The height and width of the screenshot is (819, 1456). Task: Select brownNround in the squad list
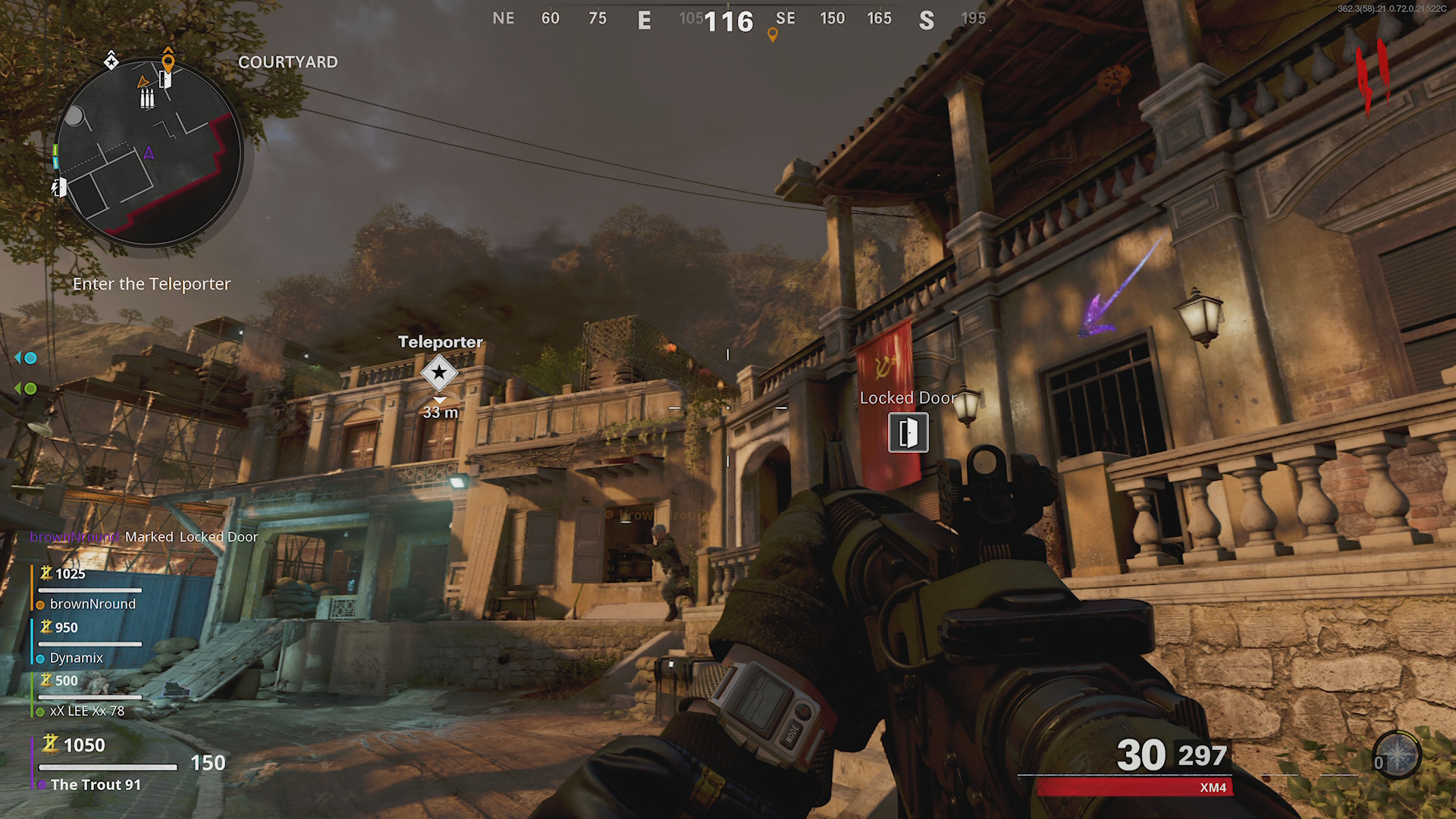tap(92, 604)
